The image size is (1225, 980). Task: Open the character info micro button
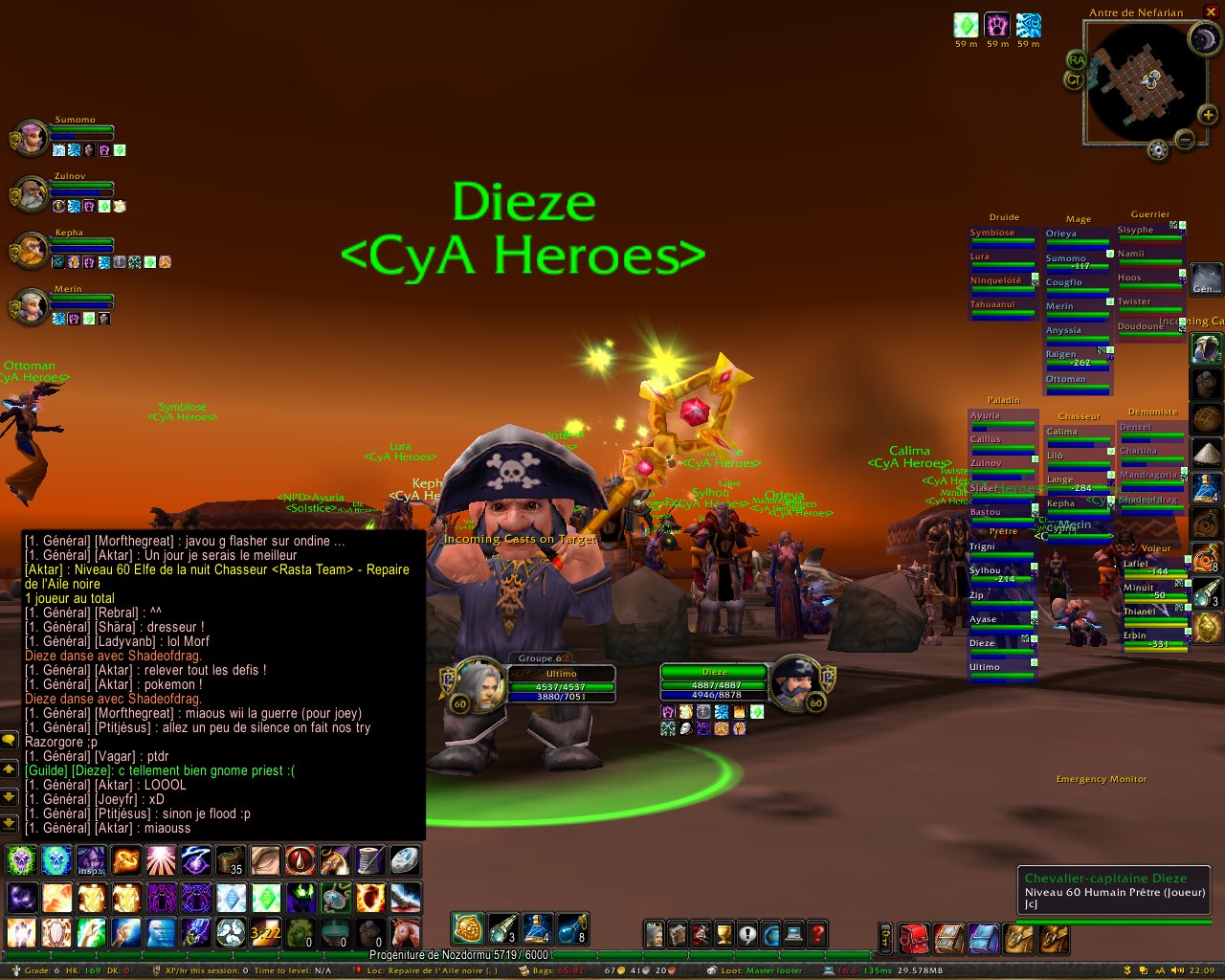pos(655,934)
